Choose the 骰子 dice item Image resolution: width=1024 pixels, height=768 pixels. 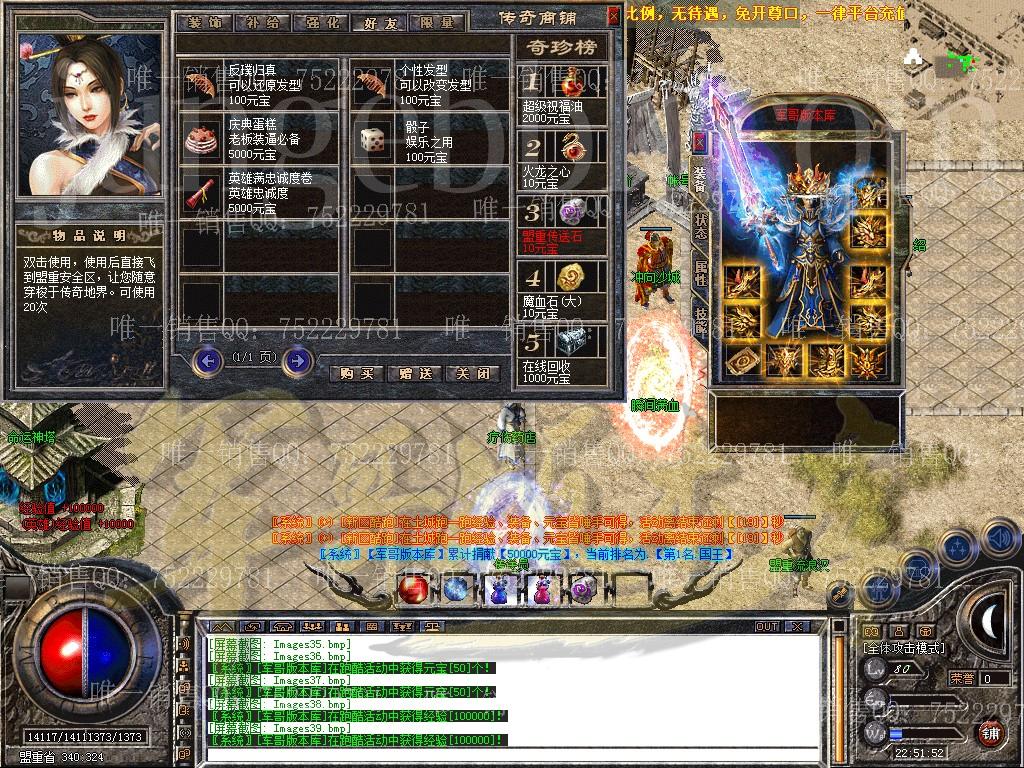point(374,139)
